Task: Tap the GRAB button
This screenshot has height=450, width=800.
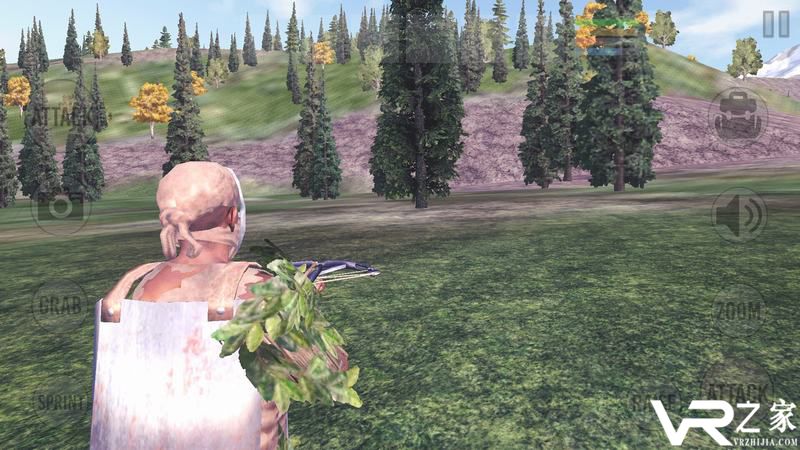Action: 60,303
